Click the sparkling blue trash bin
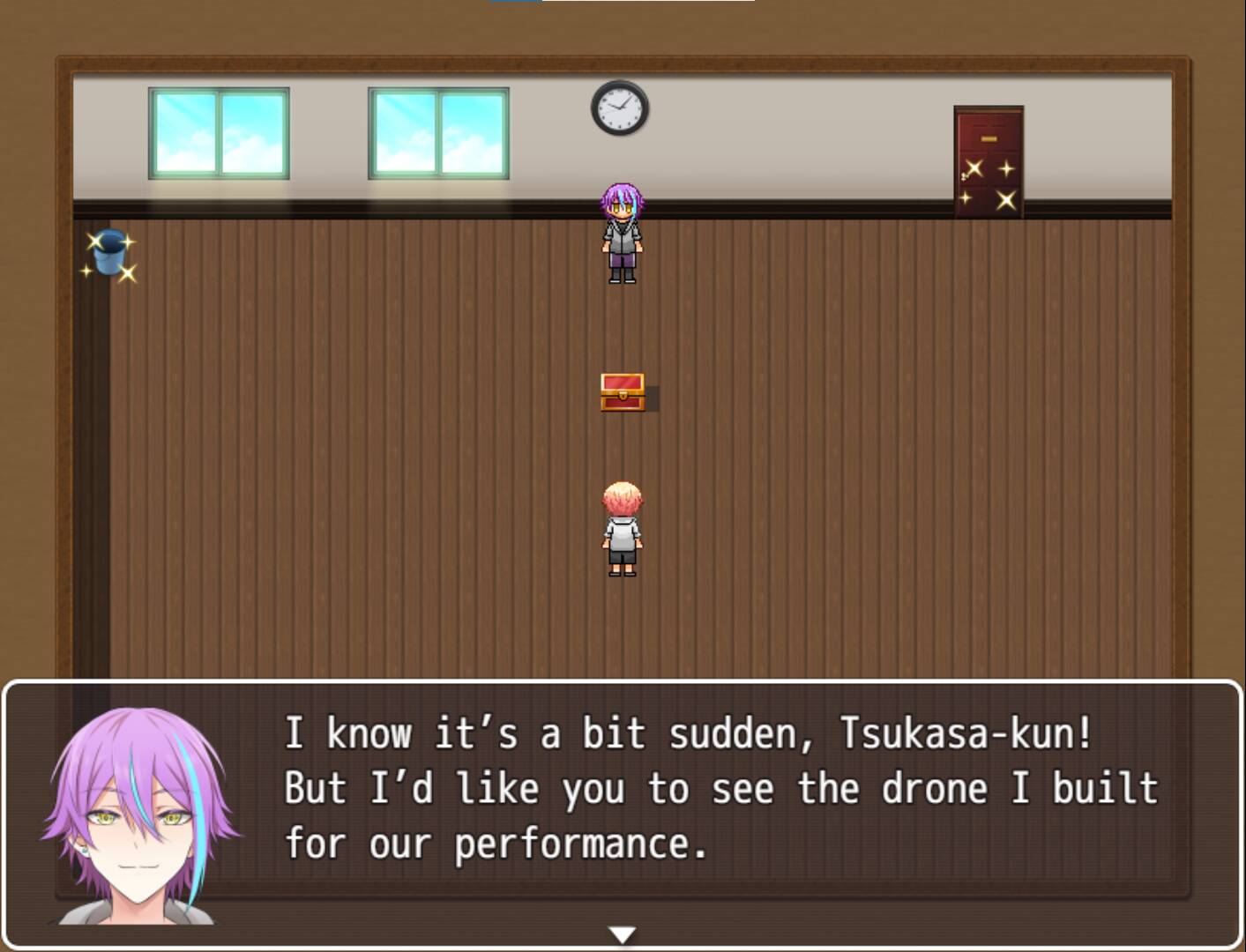The width and height of the screenshot is (1246, 952). [109, 253]
